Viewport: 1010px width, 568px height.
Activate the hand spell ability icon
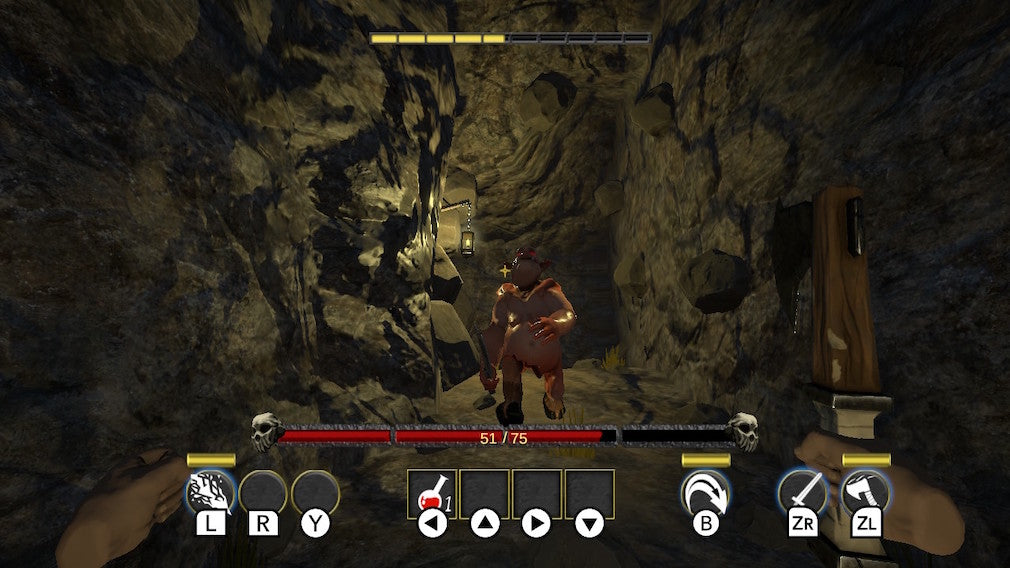coord(210,492)
